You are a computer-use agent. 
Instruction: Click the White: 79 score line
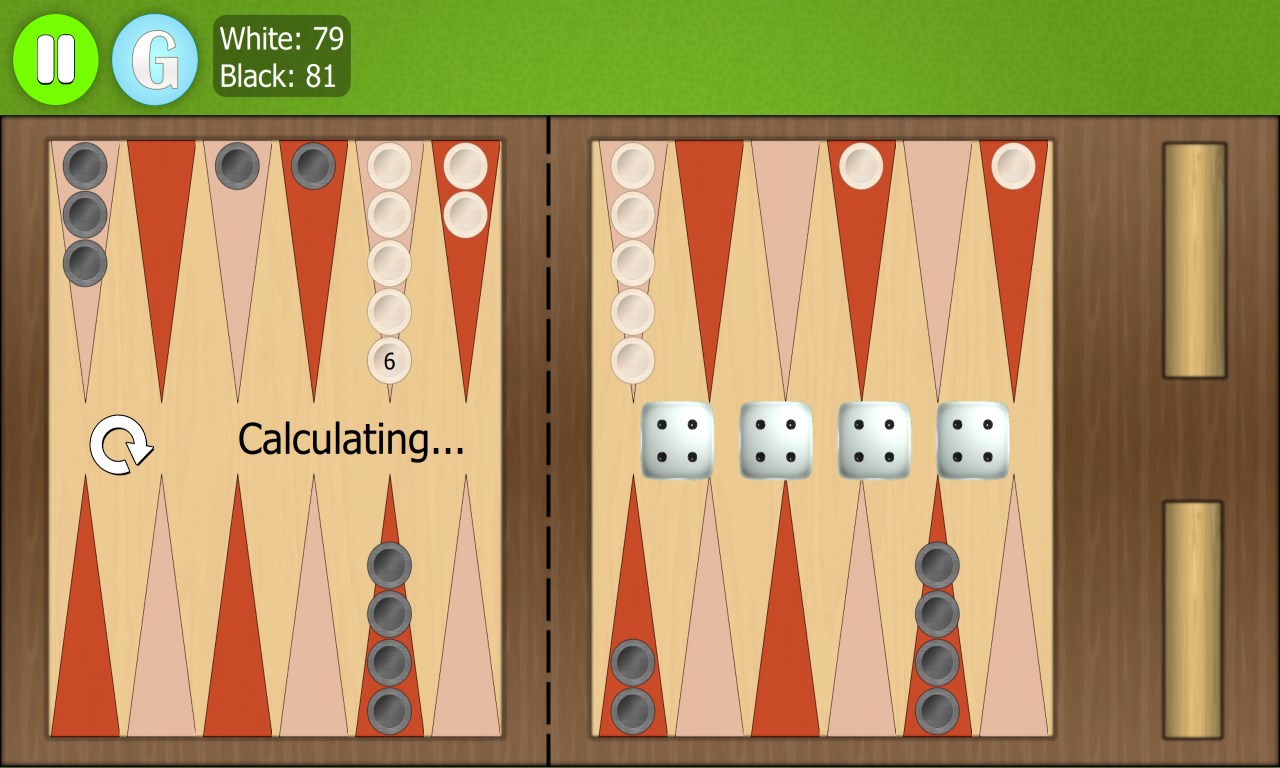pos(281,41)
